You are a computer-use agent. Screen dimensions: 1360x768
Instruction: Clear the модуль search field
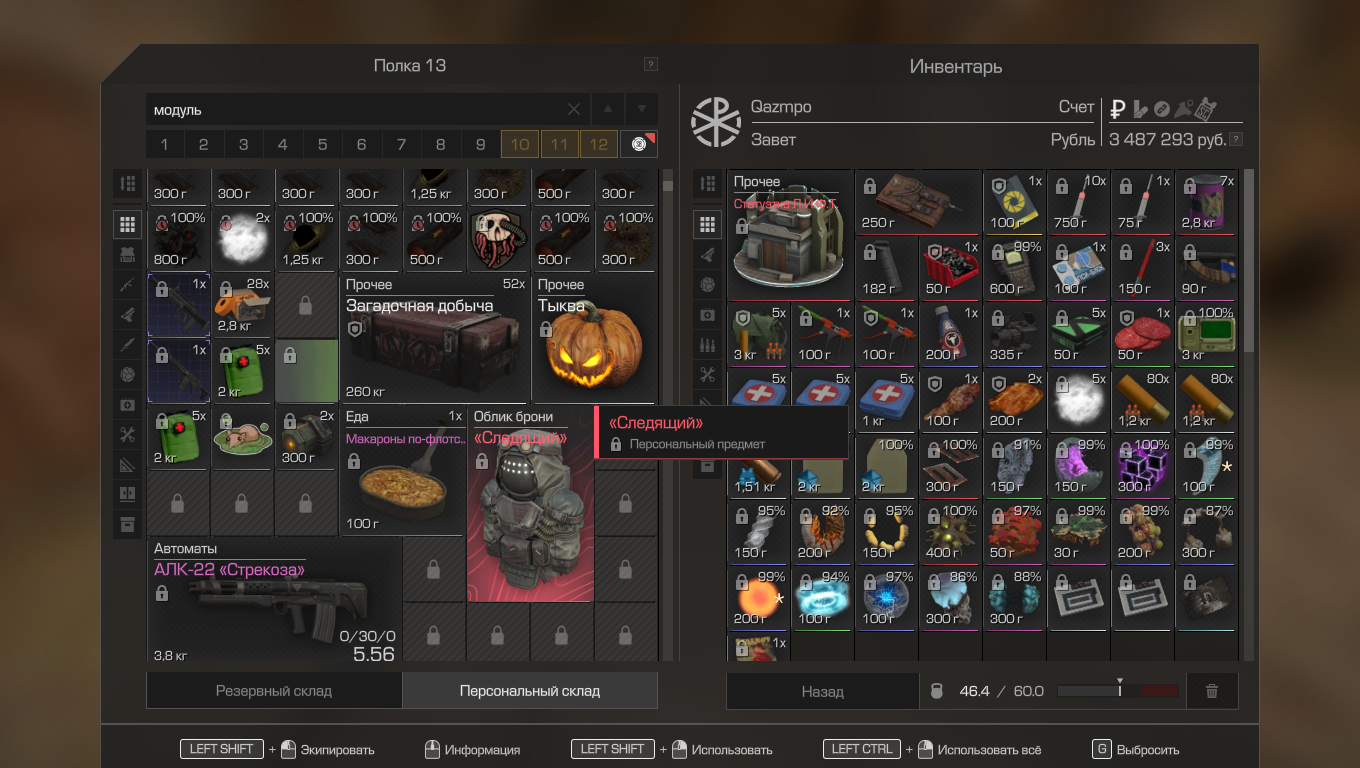(x=574, y=109)
